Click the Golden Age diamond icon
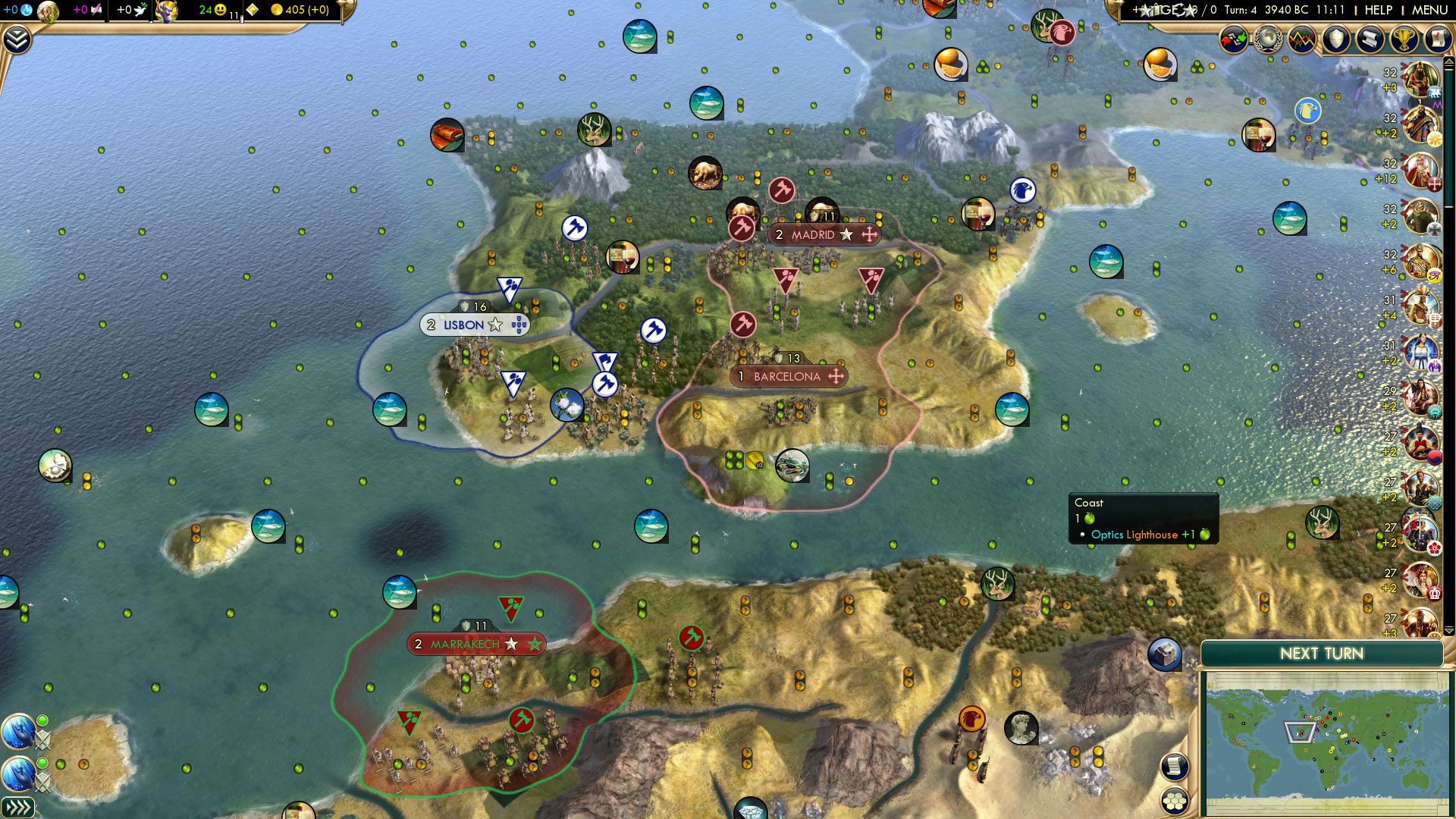The image size is (1456, 819). (x=252, y=10)
